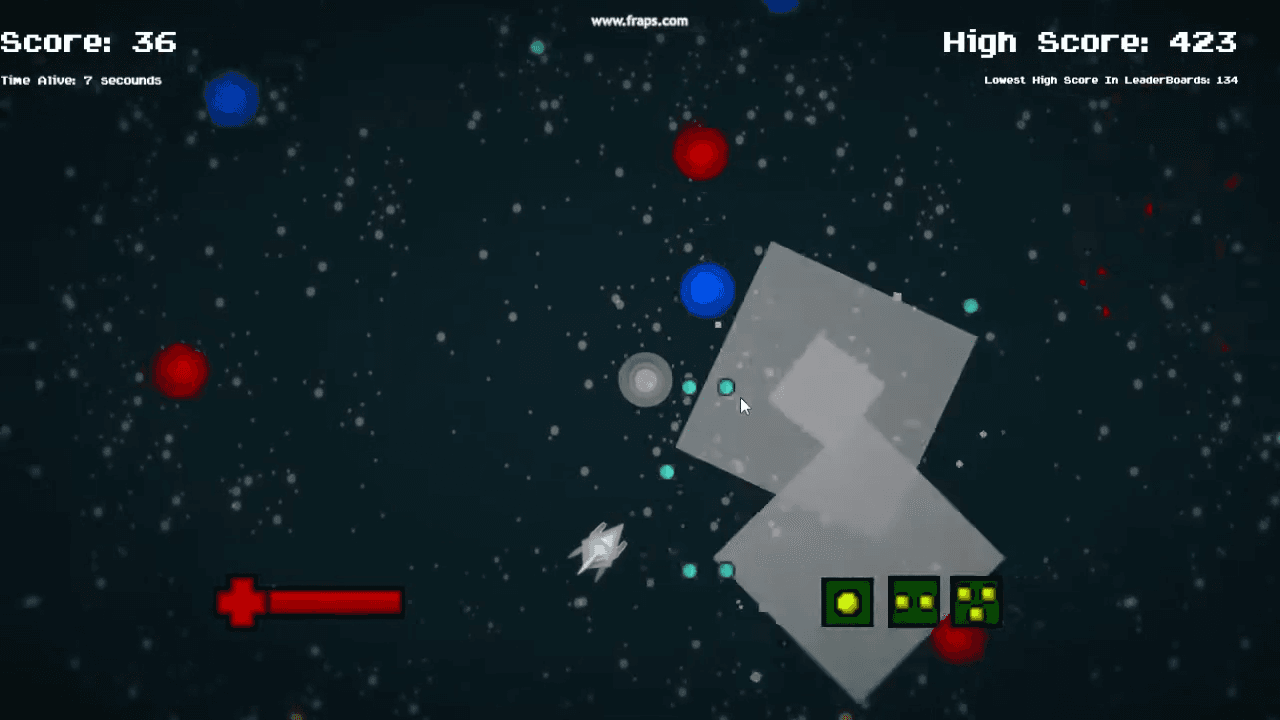Select the single yellow dot weapon icon

(x=847, y=602)
